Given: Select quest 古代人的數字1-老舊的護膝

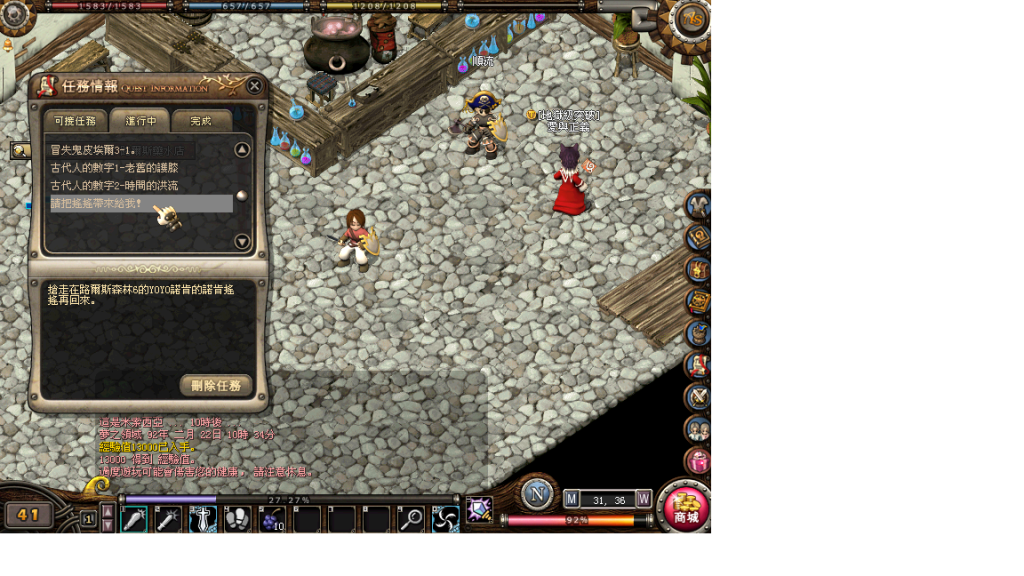Looking at the screenshot, I should (x=115, y=168).
